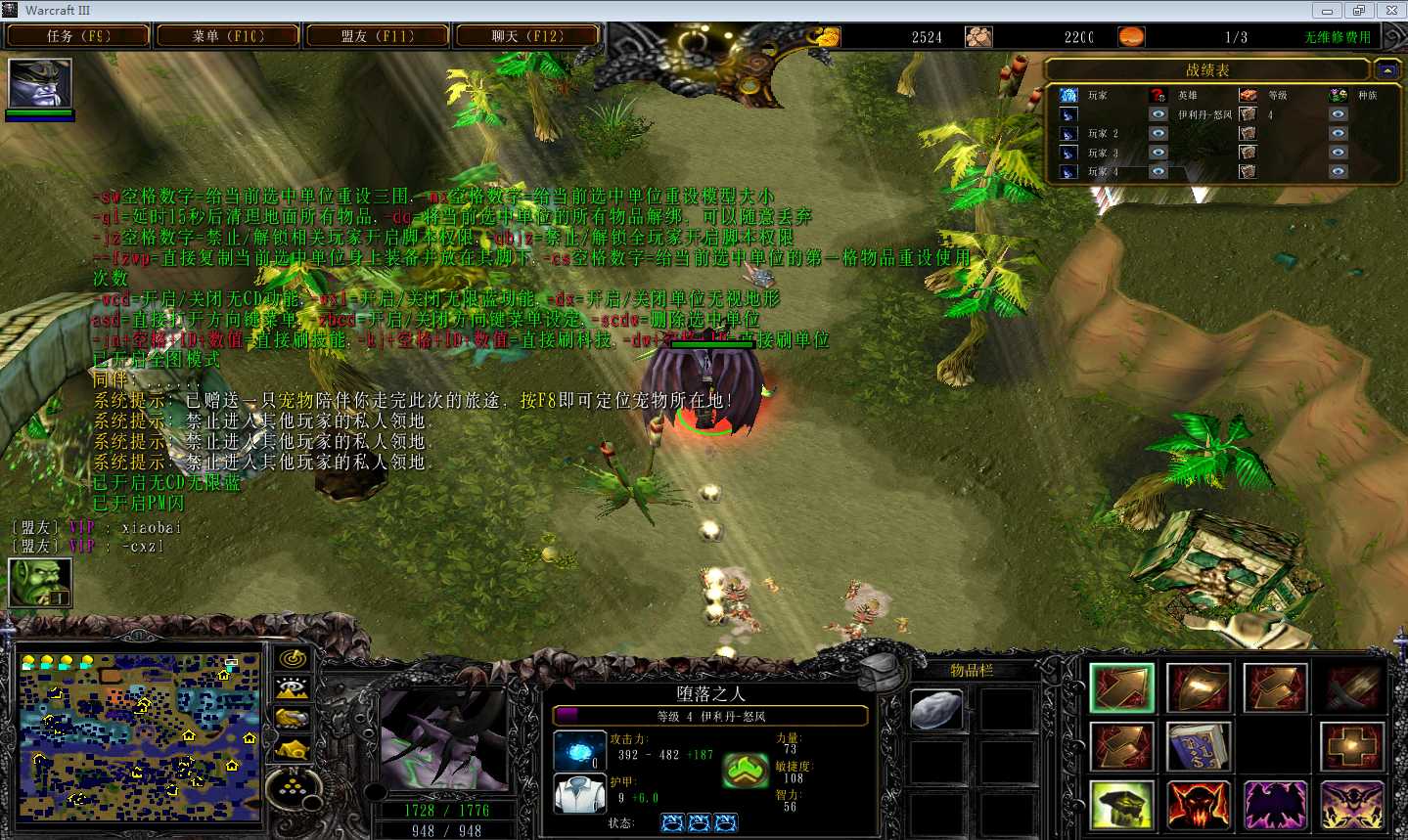1408x840 pixels.
Task: Open the blue spellbook ability
Action: (x=1199, y=746)
